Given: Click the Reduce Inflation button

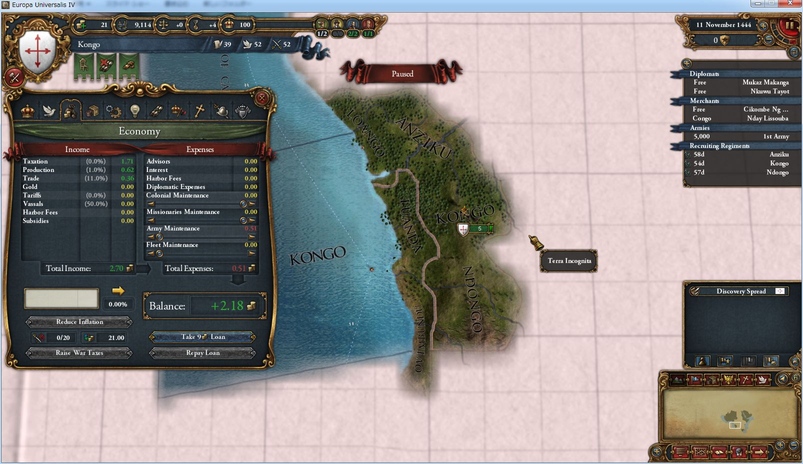Looking at the screenshot, I should point(78,322).
